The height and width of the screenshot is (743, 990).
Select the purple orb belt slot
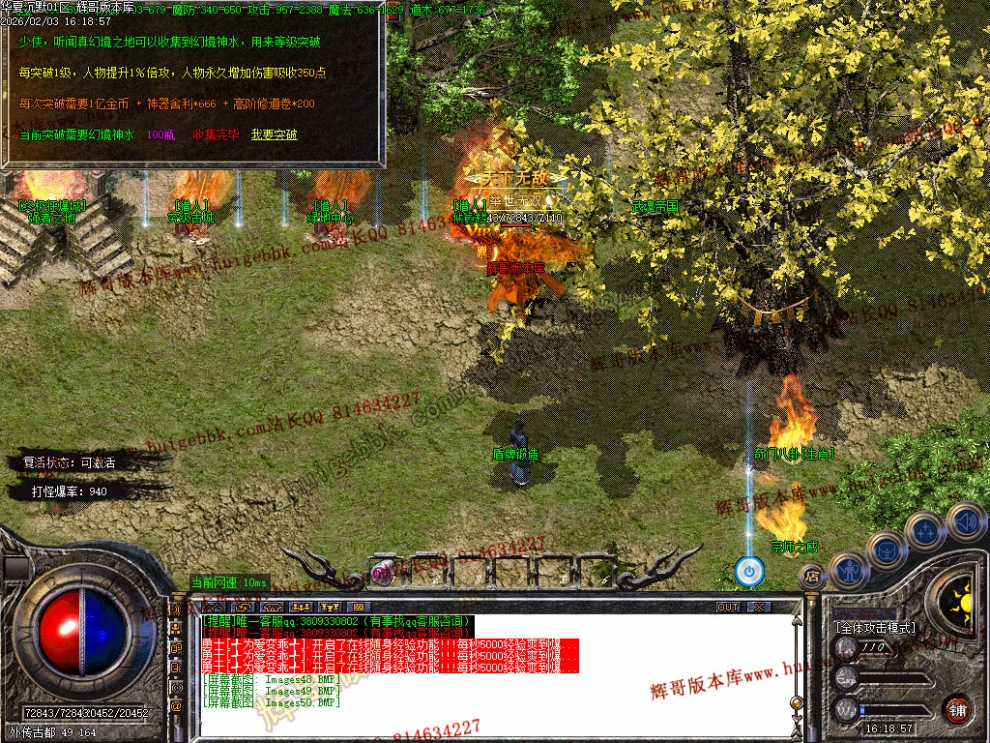(x=381, y=572)
